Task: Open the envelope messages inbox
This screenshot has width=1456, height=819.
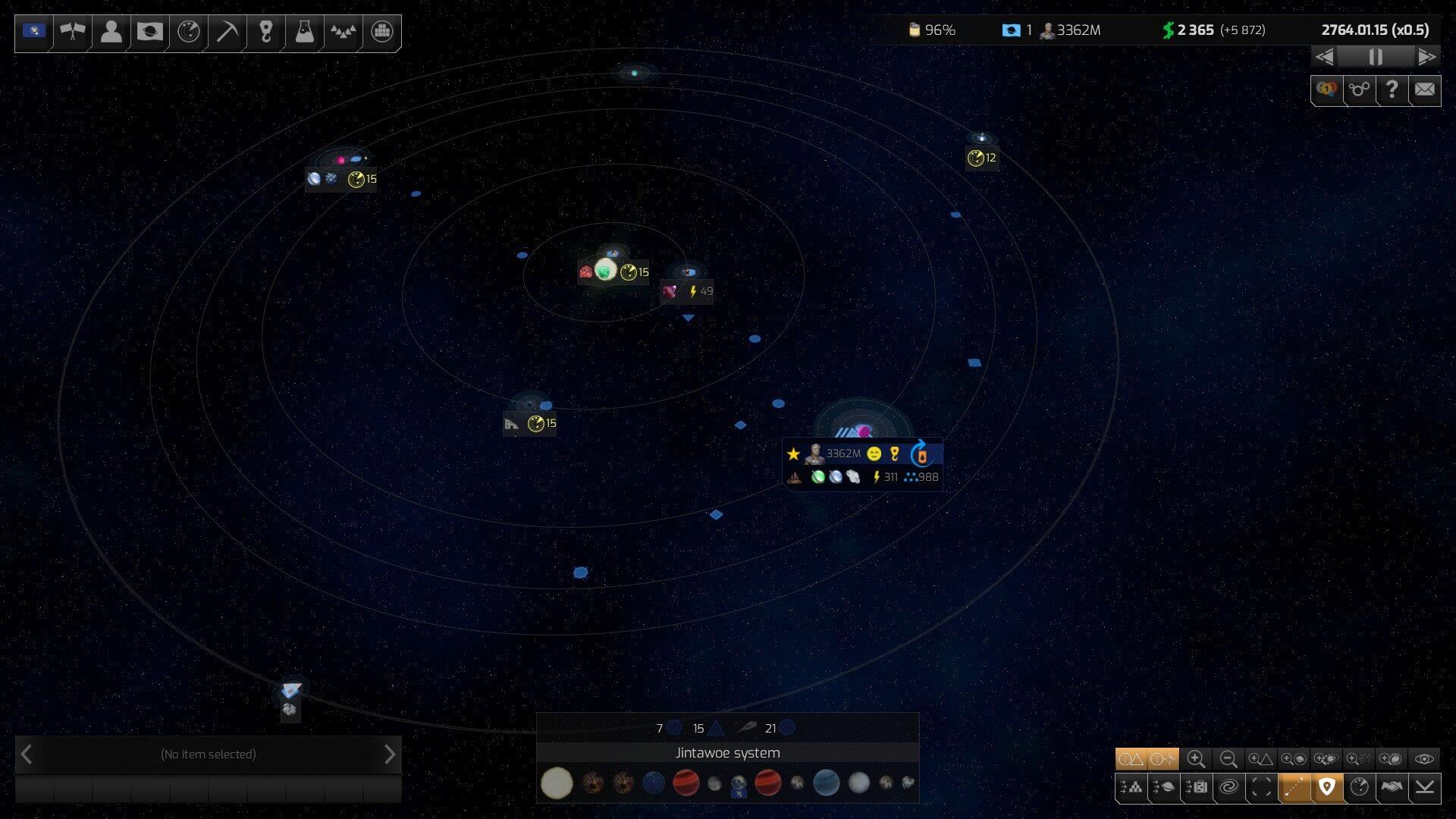Action: (x=1425, y=90)
